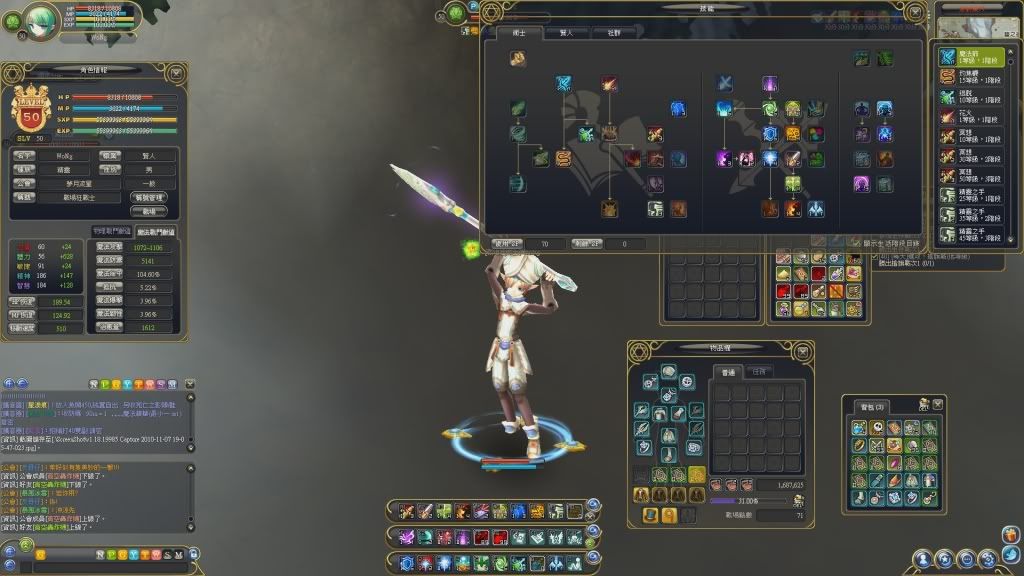Viewport: 1024px width, 576px height.
Task: Select the skull item in the bag
Action: 877,428
